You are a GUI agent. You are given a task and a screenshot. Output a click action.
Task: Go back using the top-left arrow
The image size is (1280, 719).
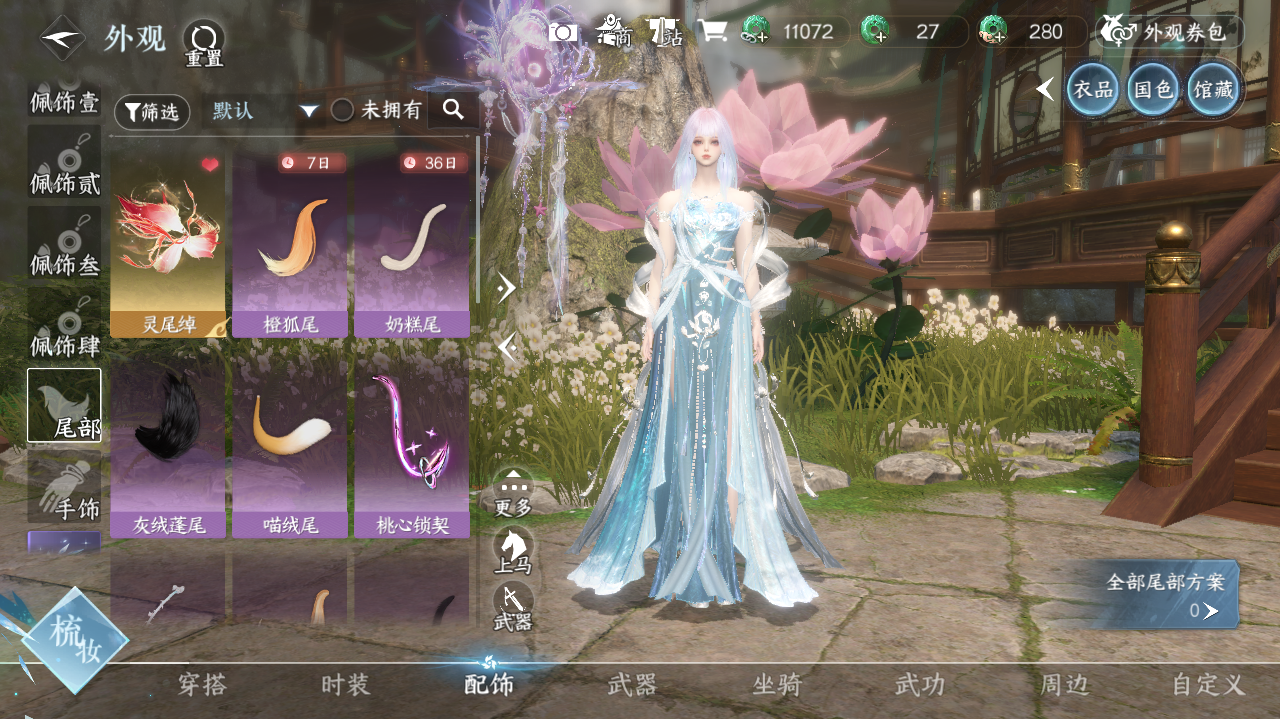pos(62,38)
